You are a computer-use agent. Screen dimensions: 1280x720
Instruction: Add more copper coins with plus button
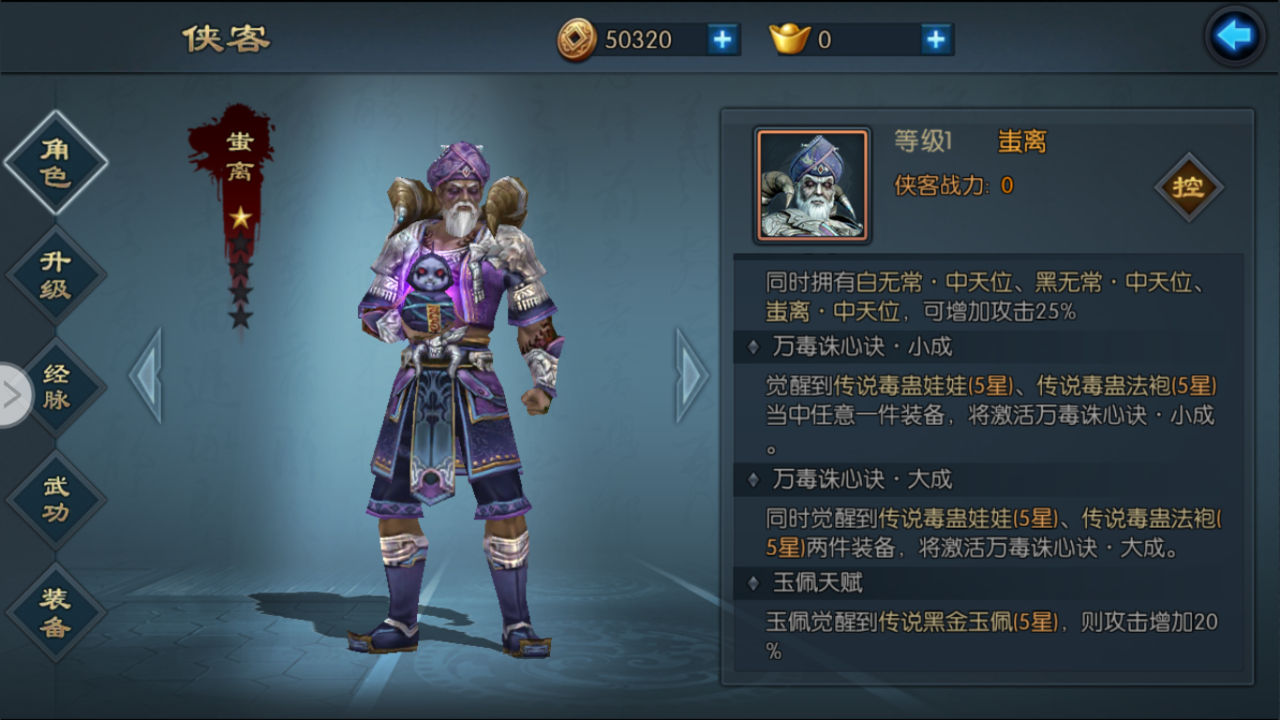(722, 39)
